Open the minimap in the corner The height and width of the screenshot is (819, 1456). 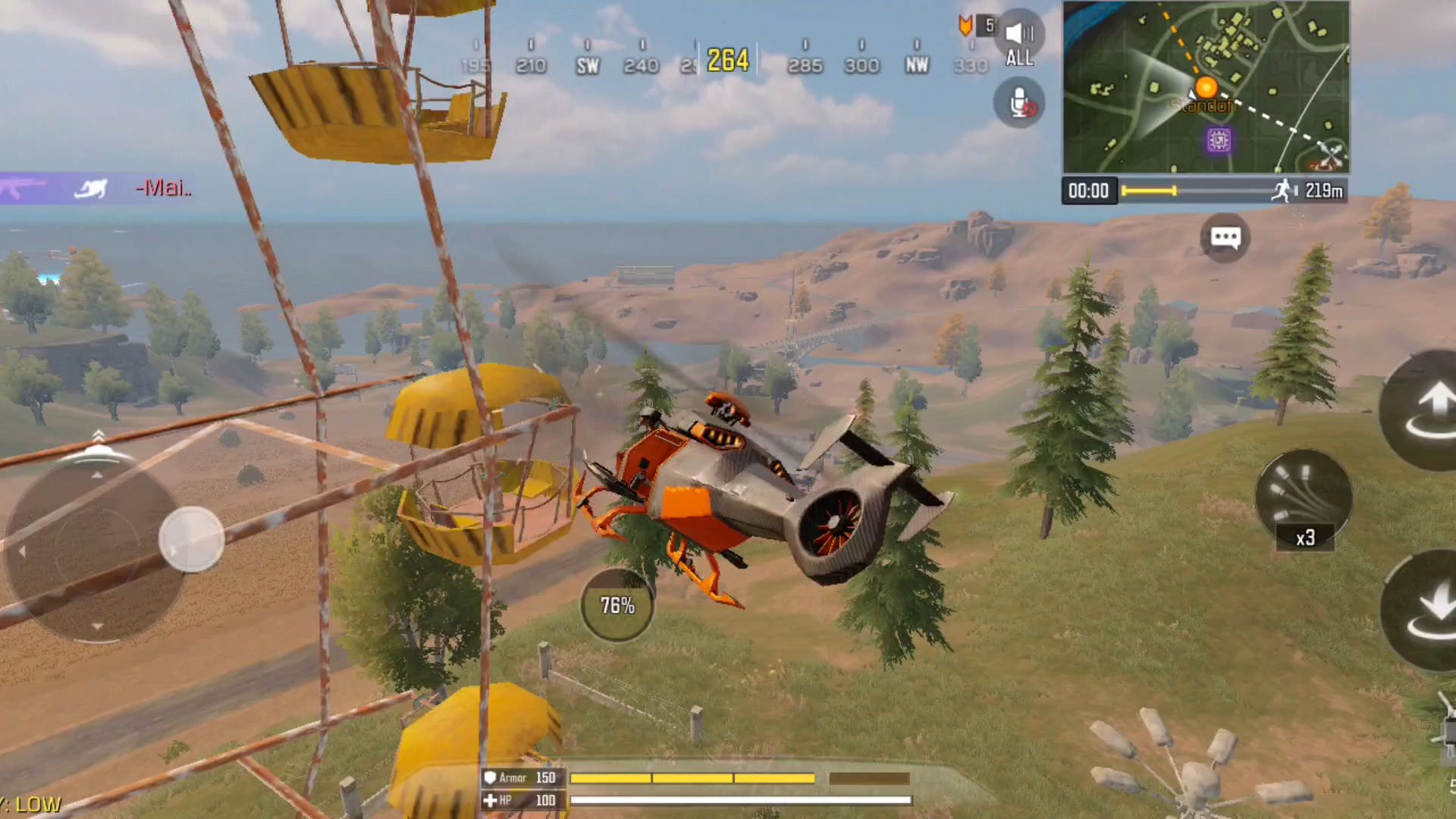coord(1206,87)
